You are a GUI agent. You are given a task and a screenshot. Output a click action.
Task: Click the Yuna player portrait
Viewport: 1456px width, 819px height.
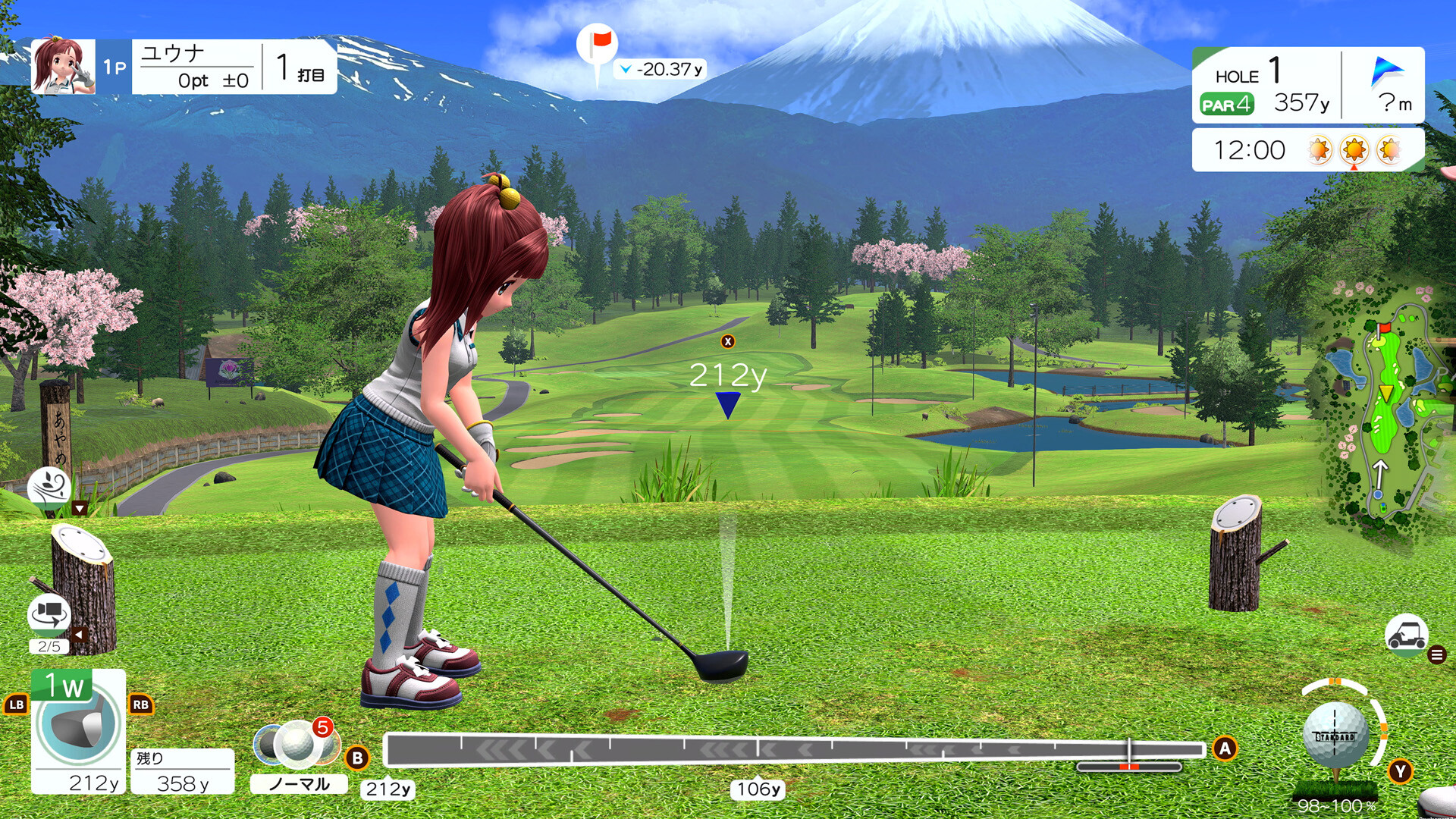pos(63,67)
